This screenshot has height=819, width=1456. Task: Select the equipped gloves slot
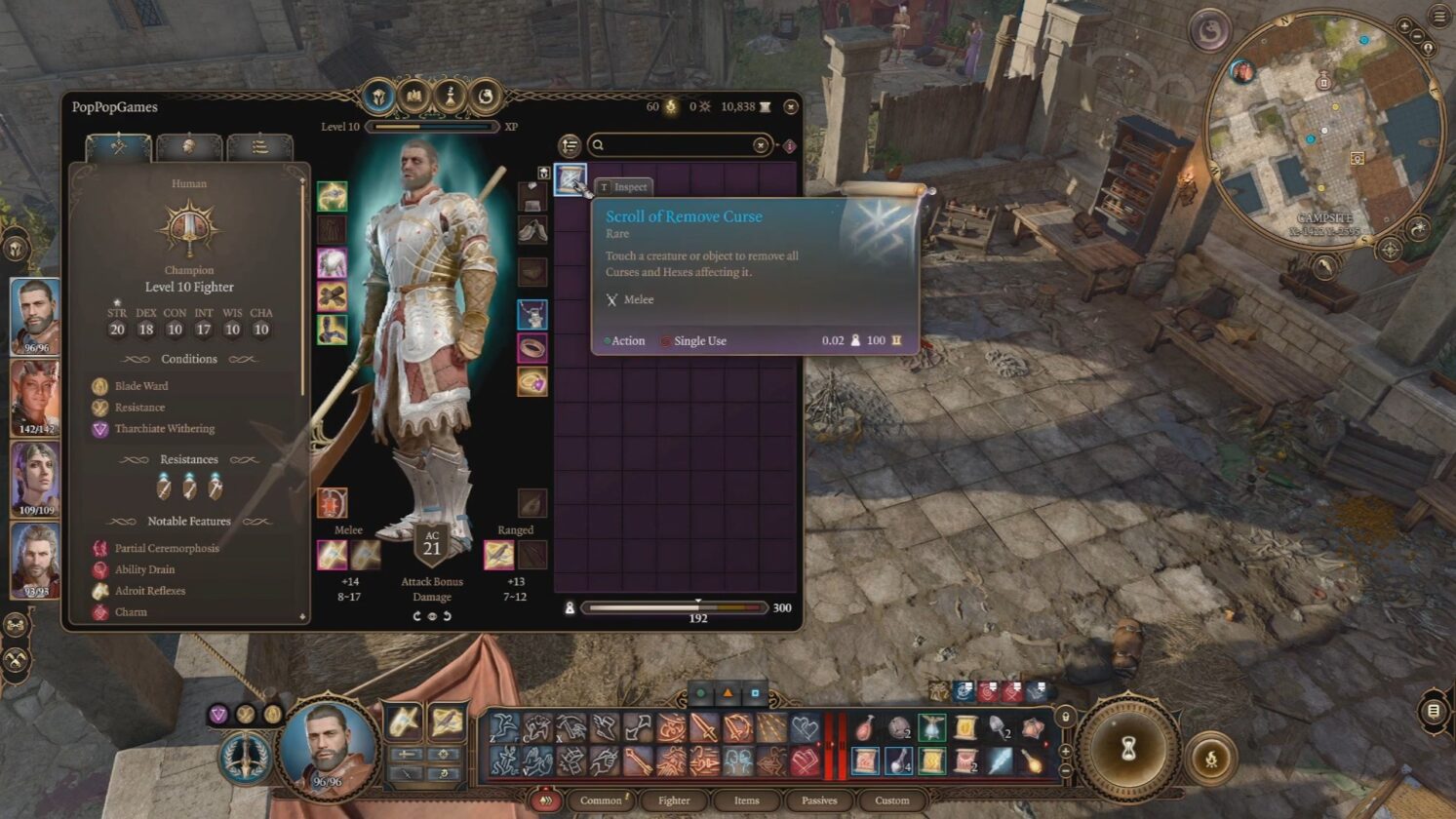click(x=332, y=296)
